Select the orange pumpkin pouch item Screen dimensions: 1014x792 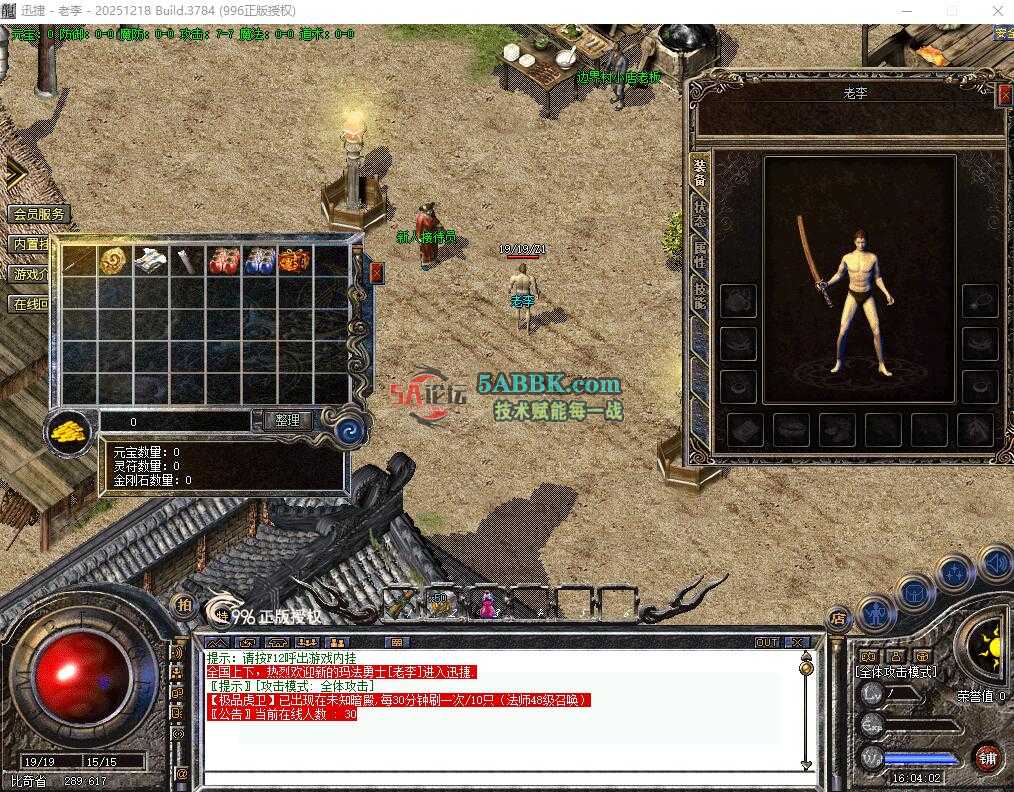coord(294,261)
